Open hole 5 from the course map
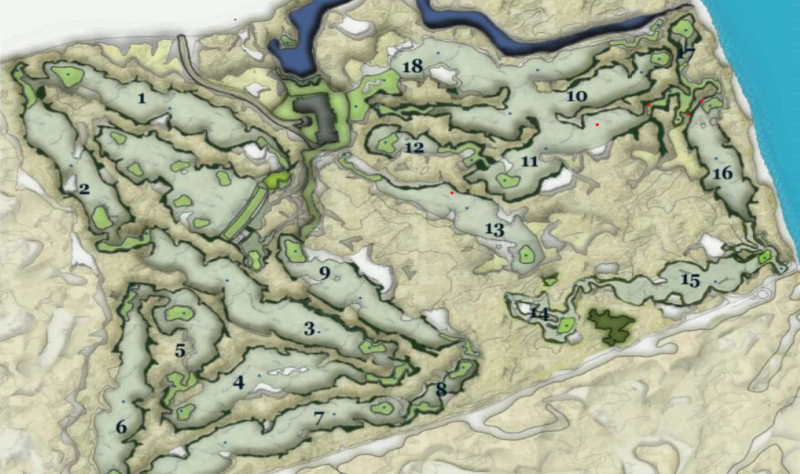Screen dimensions: 800x474 (x=180, y=351)
